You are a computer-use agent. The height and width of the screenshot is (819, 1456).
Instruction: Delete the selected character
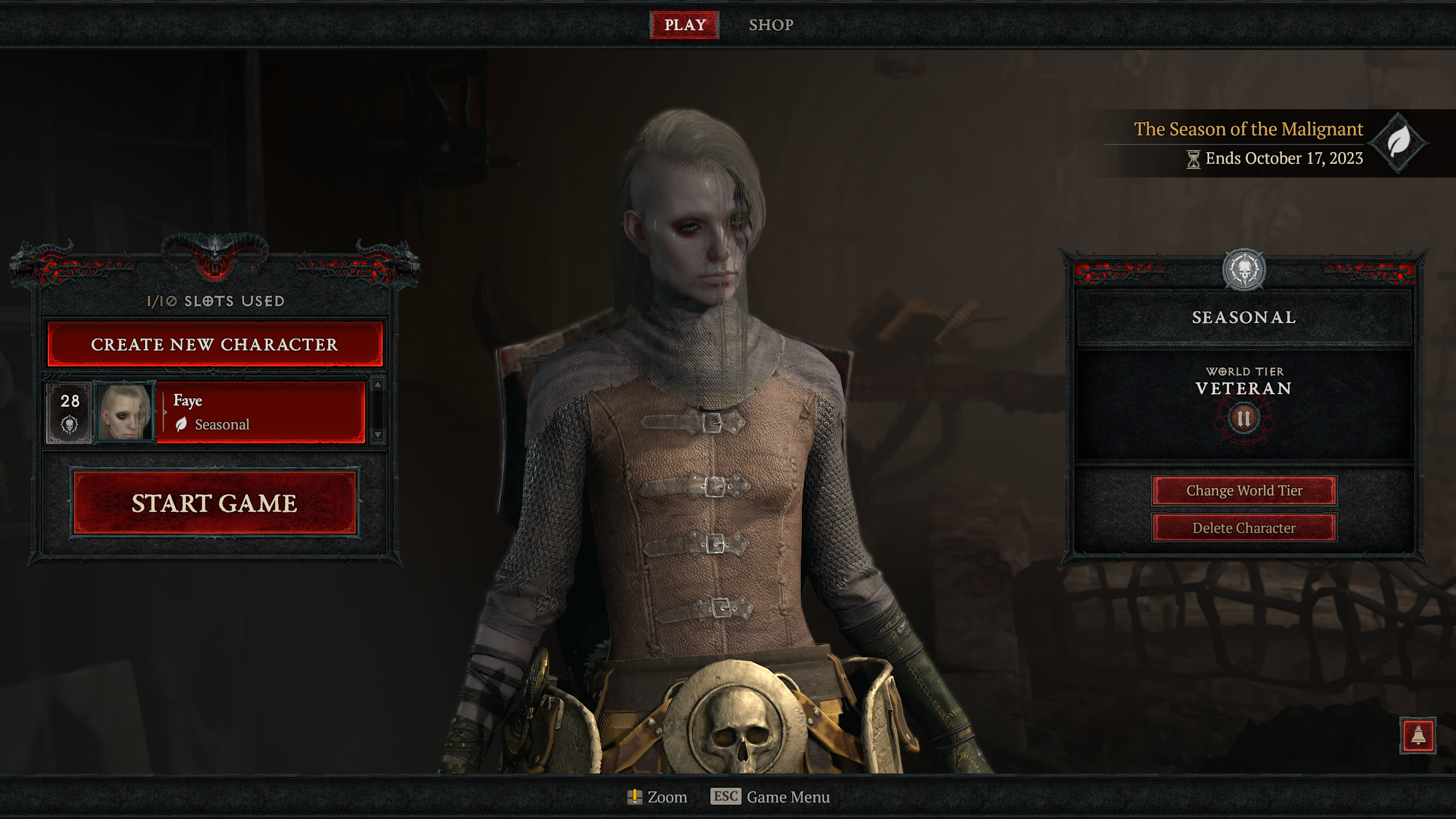(1244, 528)
